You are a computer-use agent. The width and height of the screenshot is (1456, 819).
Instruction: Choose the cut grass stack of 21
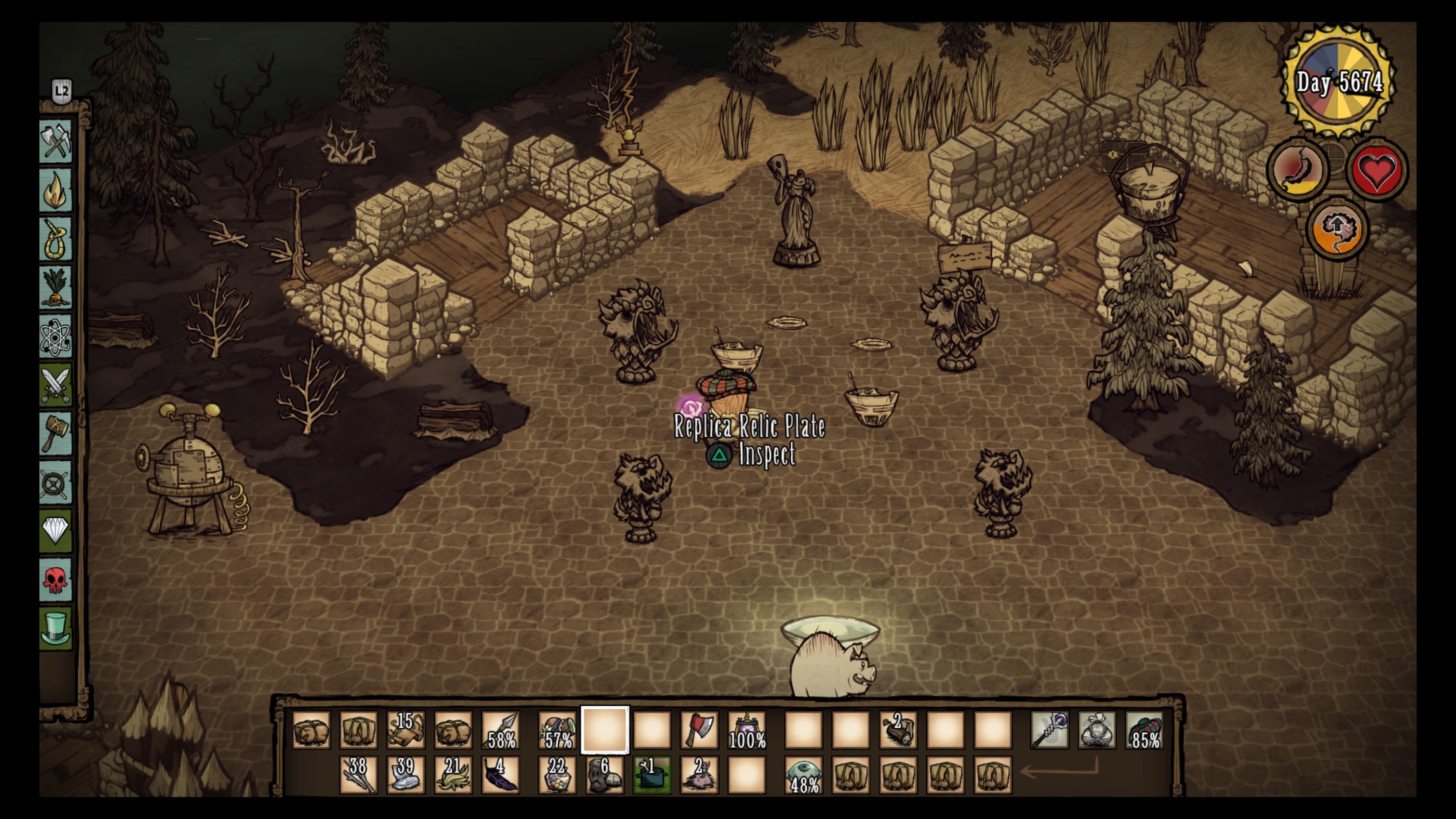tap(453, 775)
